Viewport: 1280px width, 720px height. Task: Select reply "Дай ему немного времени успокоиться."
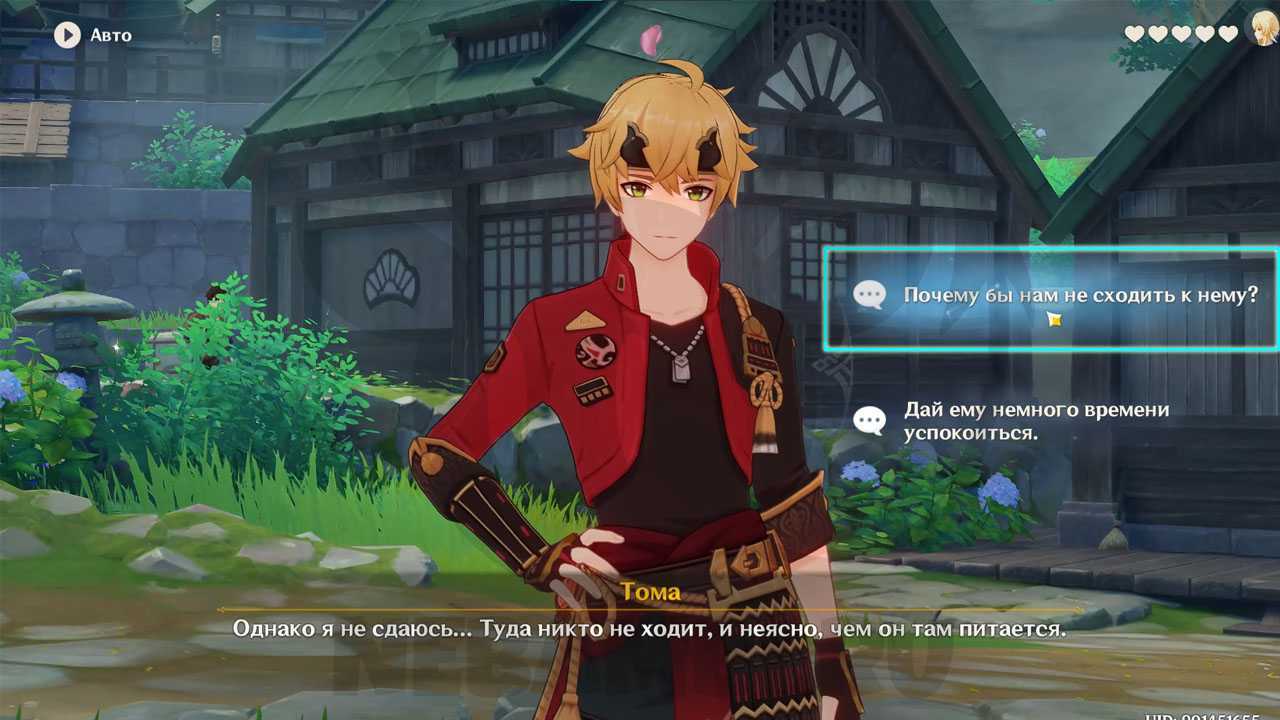point(1035,421)
